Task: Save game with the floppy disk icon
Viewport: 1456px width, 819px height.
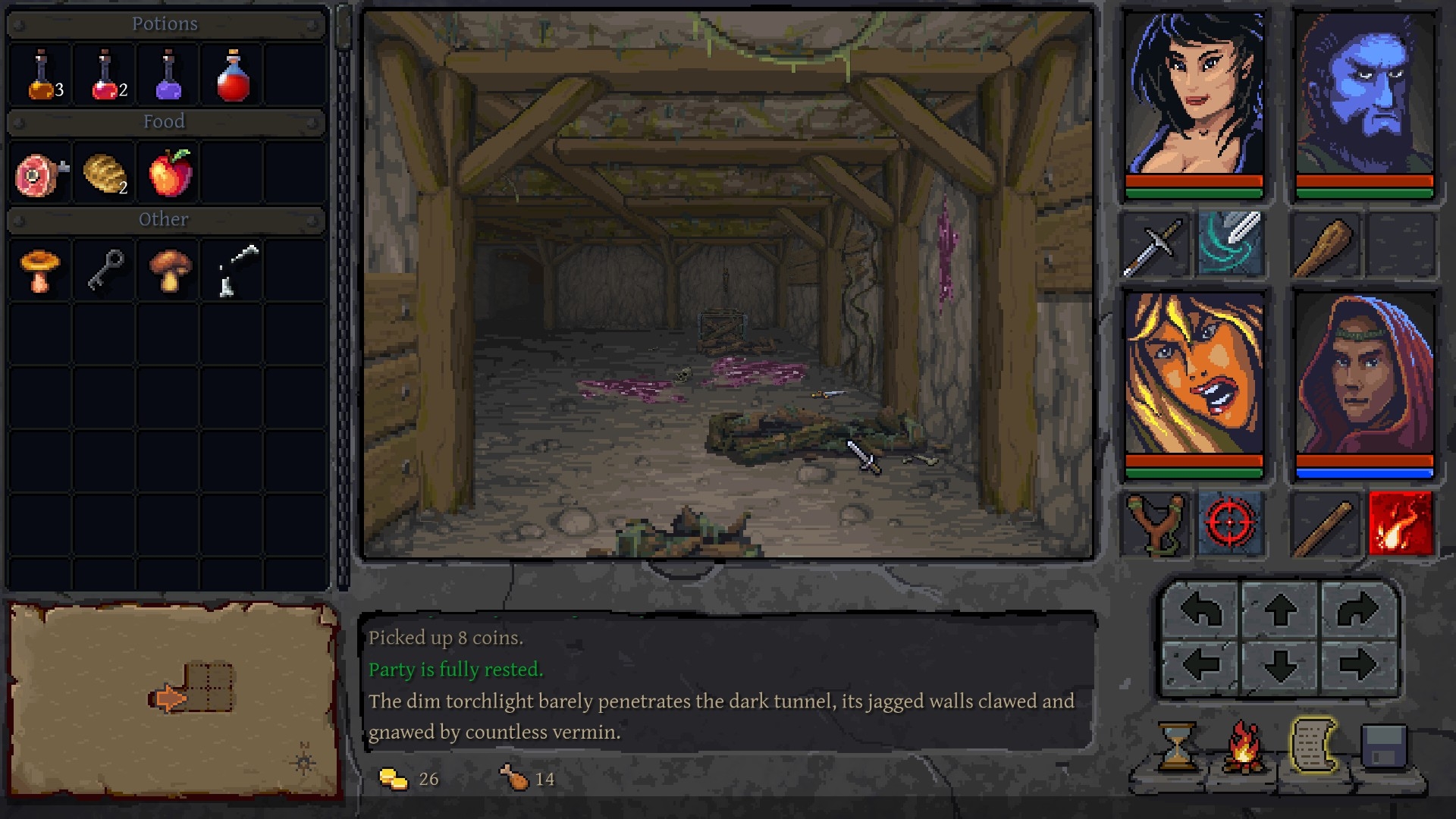Action: click(1384, 746)
